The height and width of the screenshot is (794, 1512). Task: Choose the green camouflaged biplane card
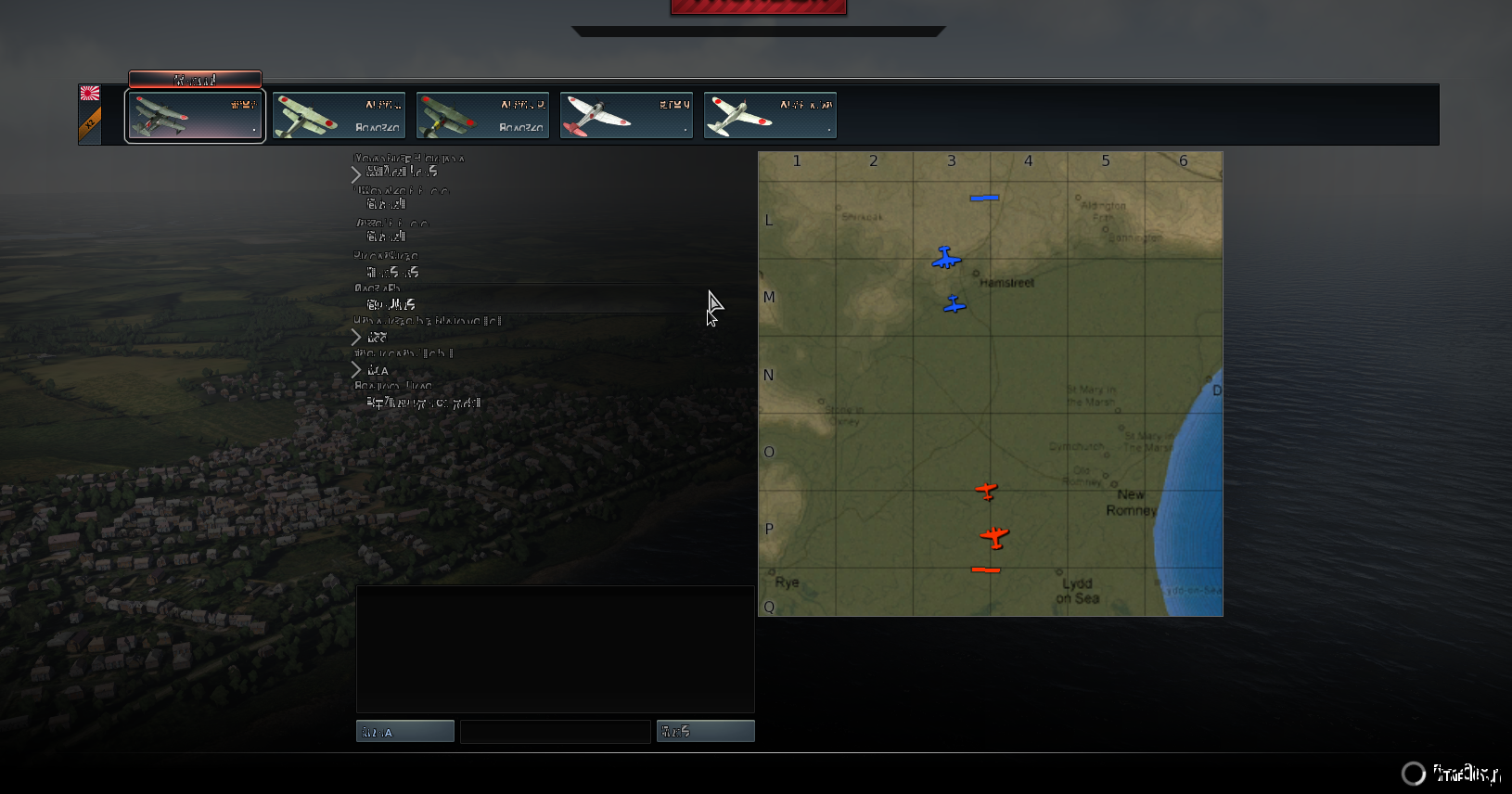tap(482, 115)
